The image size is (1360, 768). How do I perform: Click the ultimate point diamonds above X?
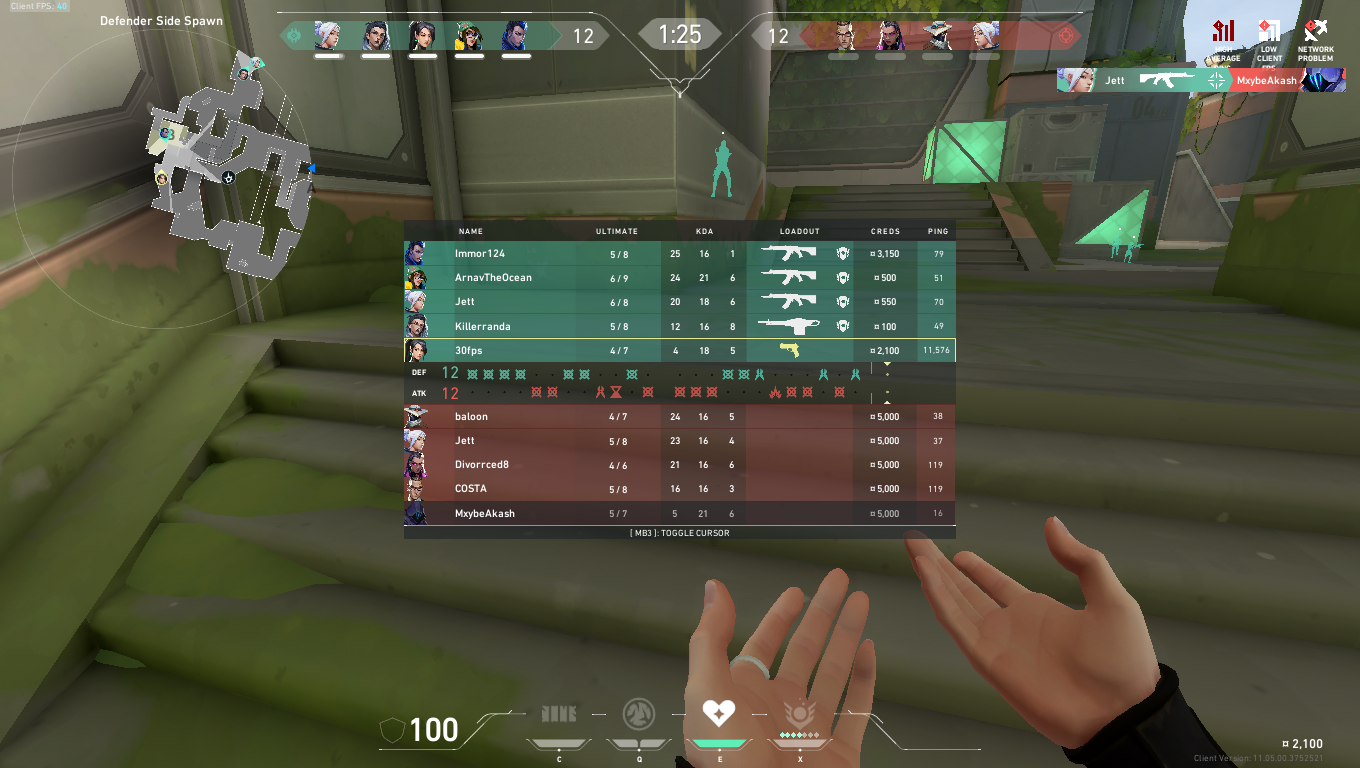tap(799, 733)
